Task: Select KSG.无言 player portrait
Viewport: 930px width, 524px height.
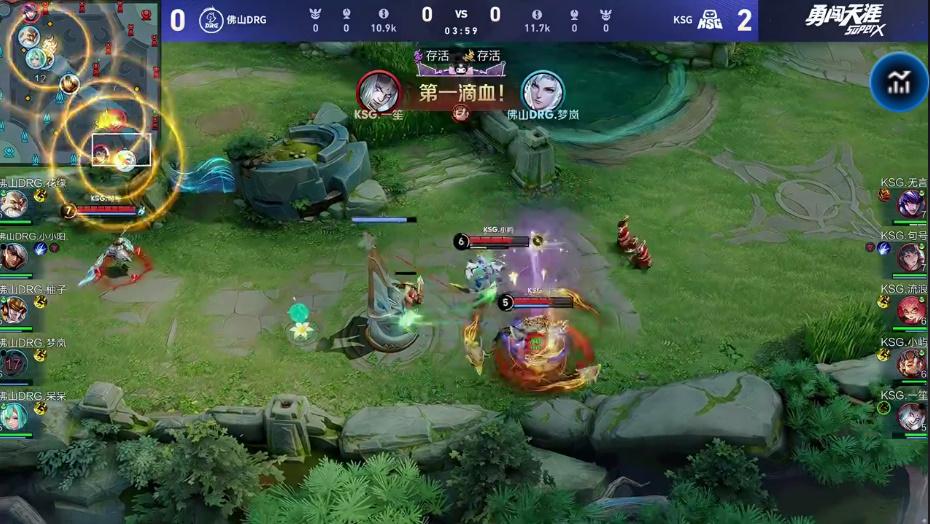Action: tap(911, 205)
